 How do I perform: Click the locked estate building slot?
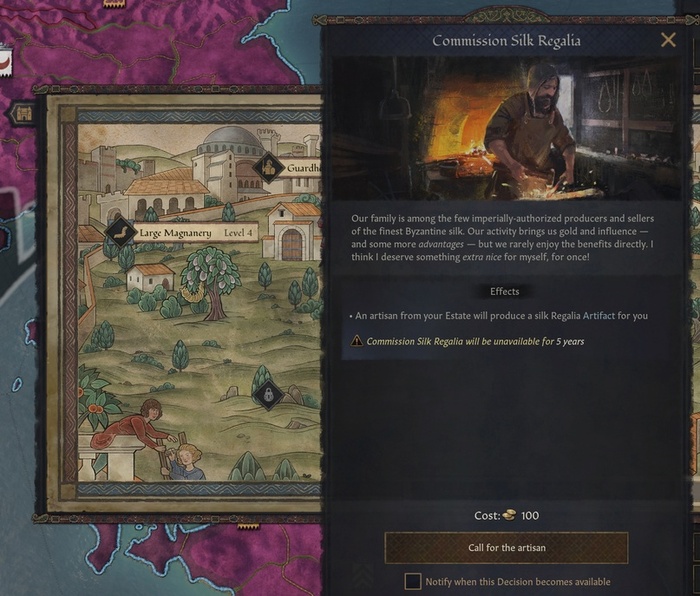point(267,394)
